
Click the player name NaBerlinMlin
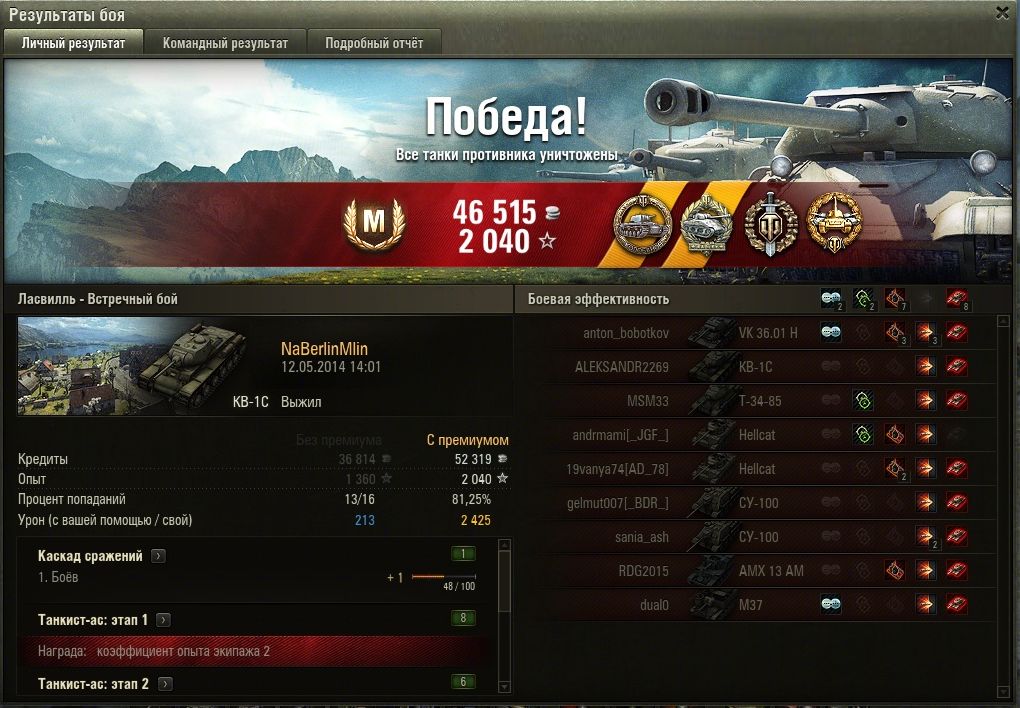[325, 349]
